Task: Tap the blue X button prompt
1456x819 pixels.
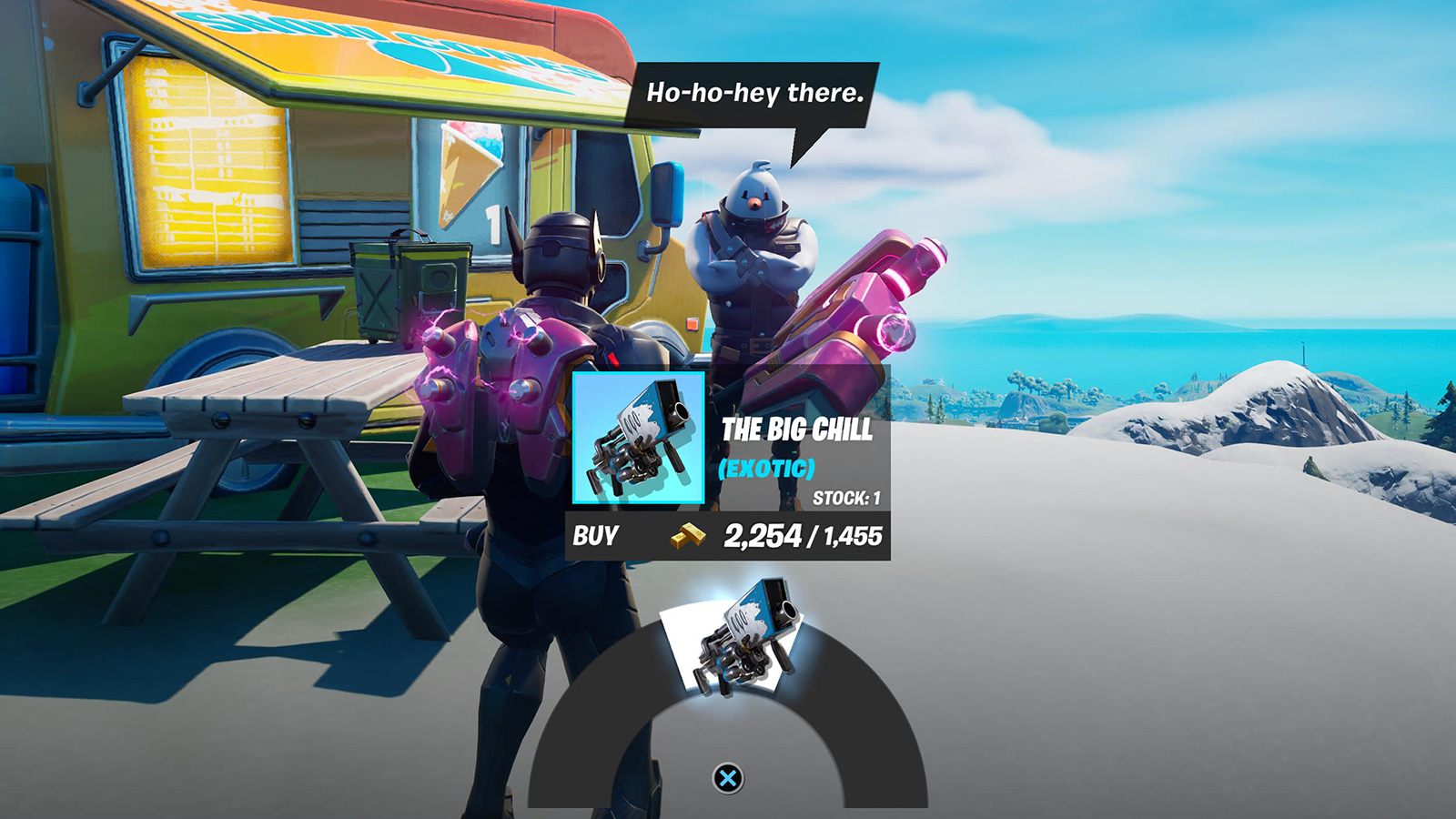Action: click(728, 776)
